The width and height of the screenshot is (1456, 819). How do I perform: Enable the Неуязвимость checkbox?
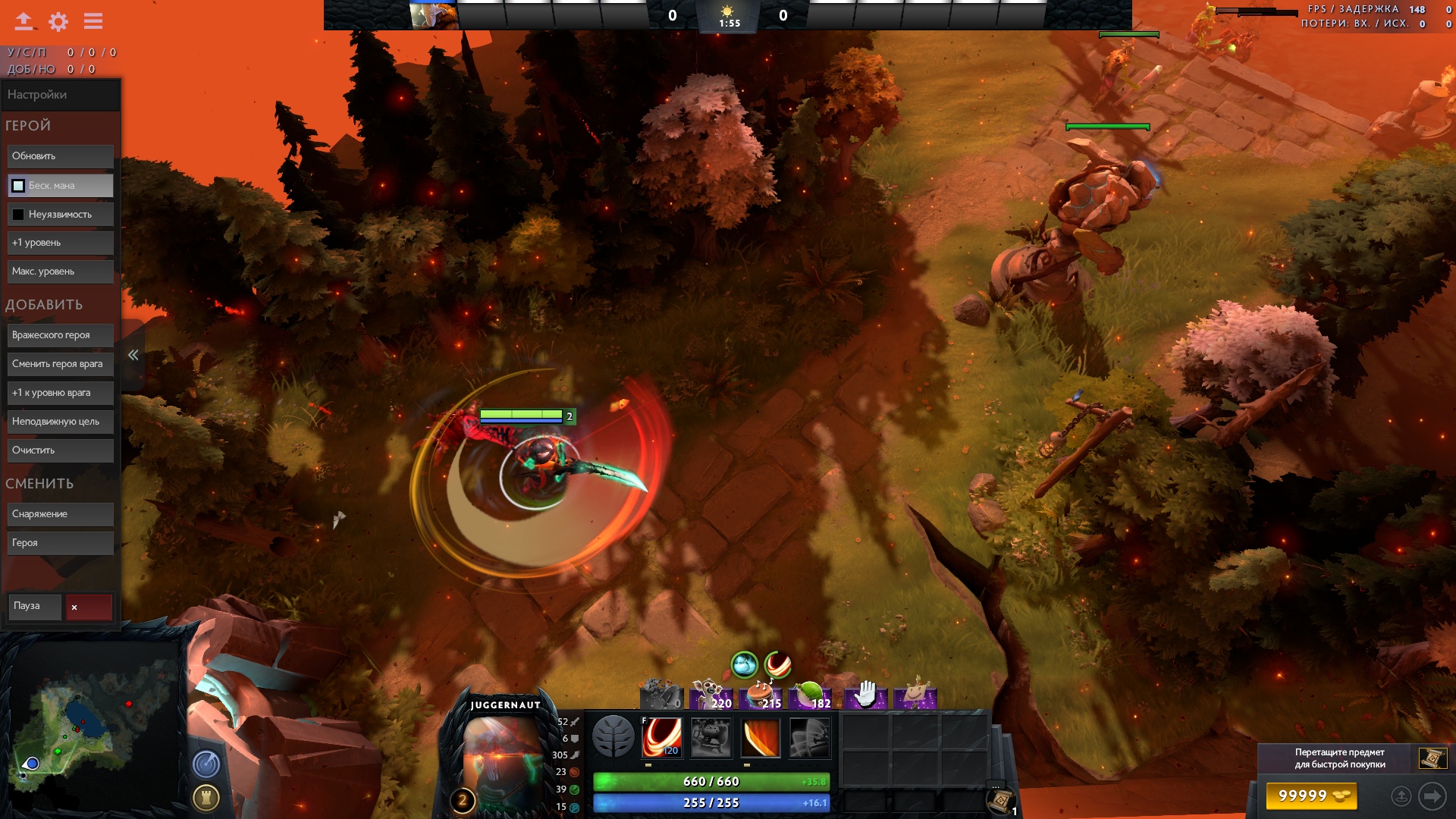click(18, 215)
